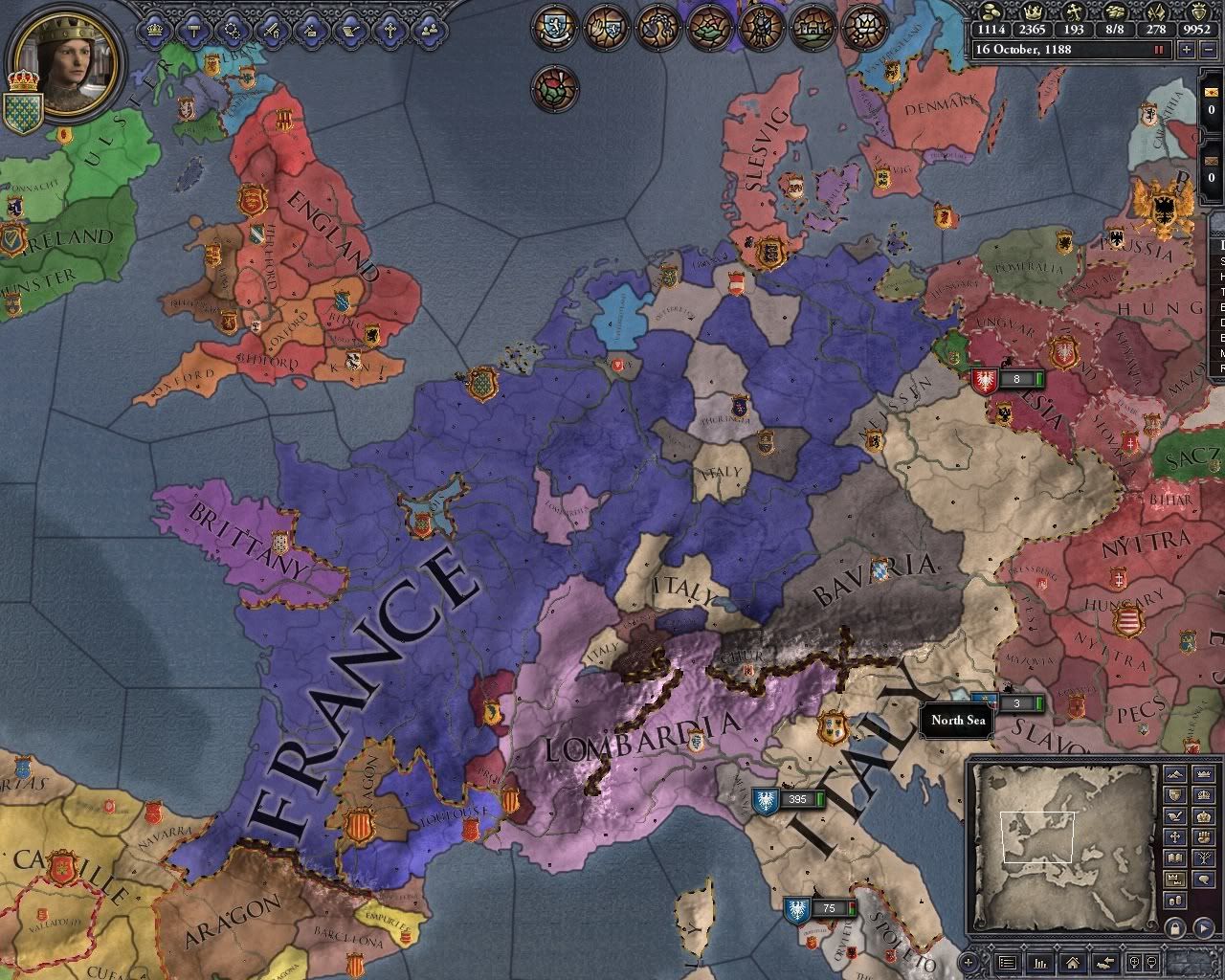The image size is (1225, 980).
Task: Increase game speed with the plus button
Action: 1187,50
